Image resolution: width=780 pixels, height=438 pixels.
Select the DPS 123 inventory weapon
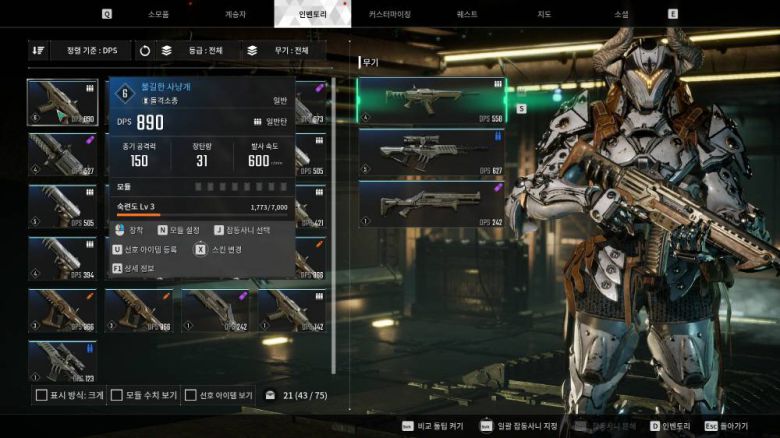62,361
